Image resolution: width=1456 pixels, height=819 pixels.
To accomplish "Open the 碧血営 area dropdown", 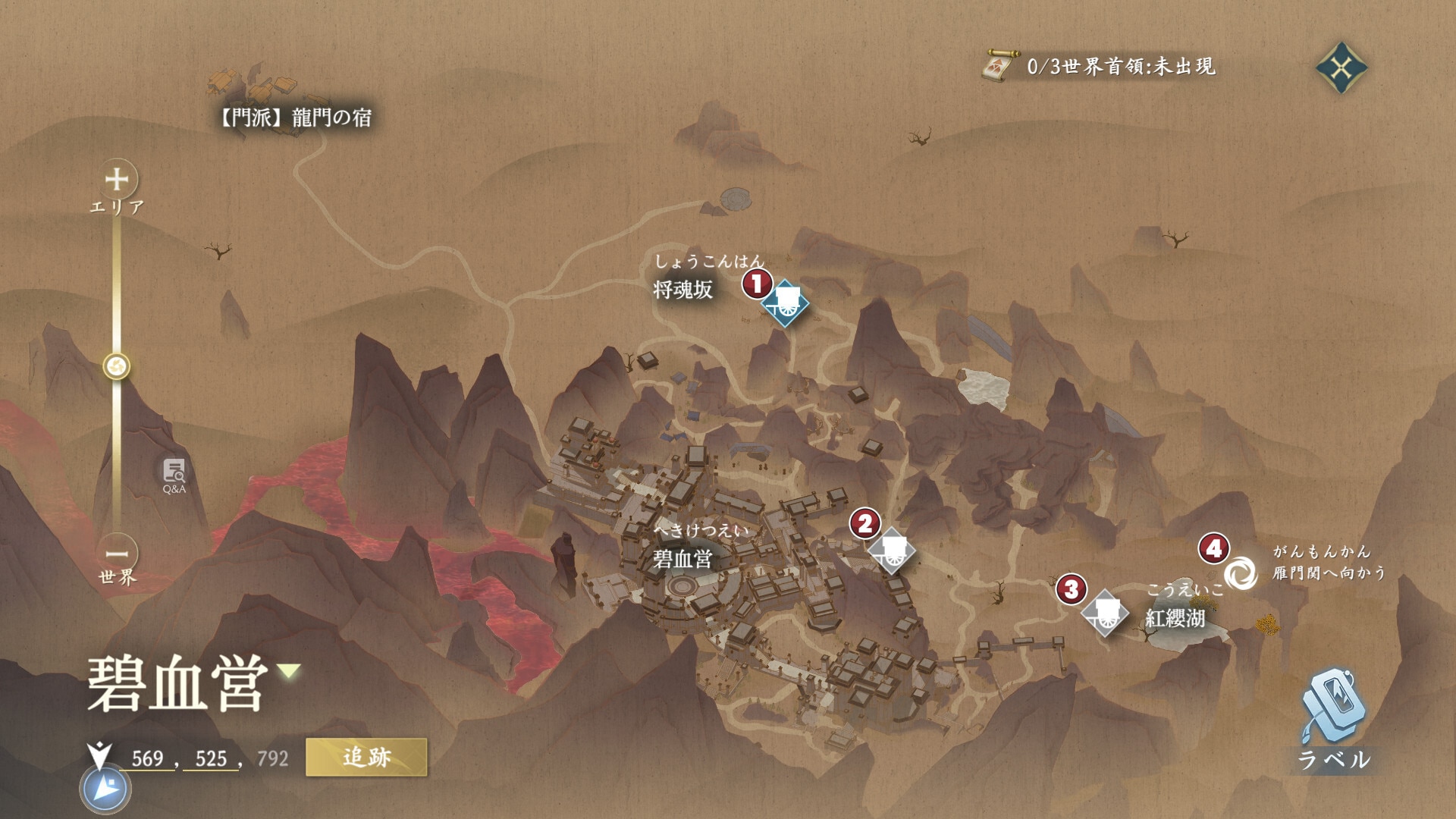I will pos(289,670).
